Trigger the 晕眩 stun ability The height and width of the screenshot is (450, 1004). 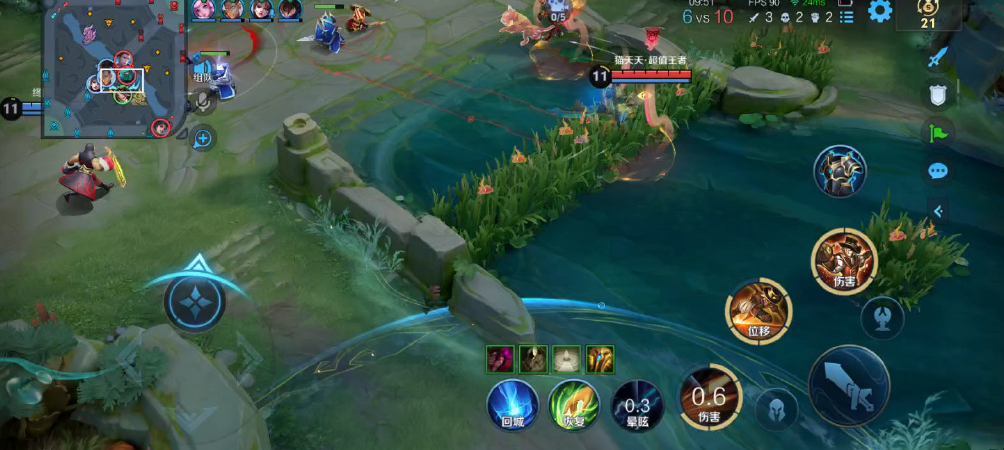click(x=636, y=405)
